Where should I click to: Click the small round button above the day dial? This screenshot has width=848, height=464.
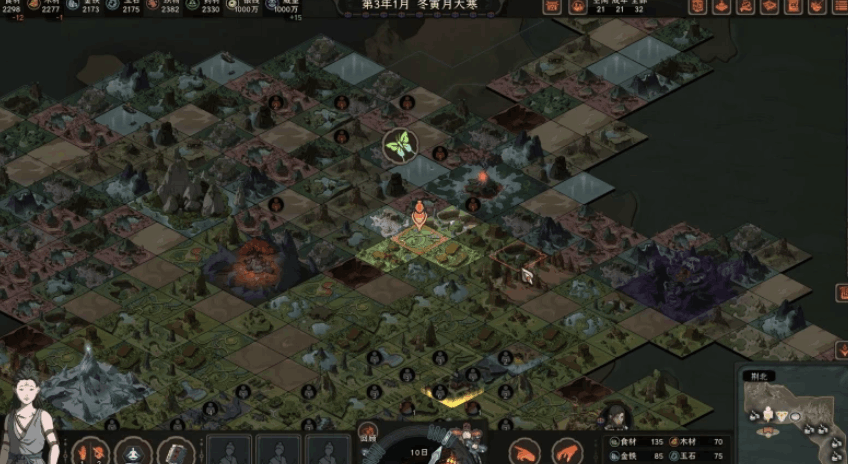coord(366,436)
